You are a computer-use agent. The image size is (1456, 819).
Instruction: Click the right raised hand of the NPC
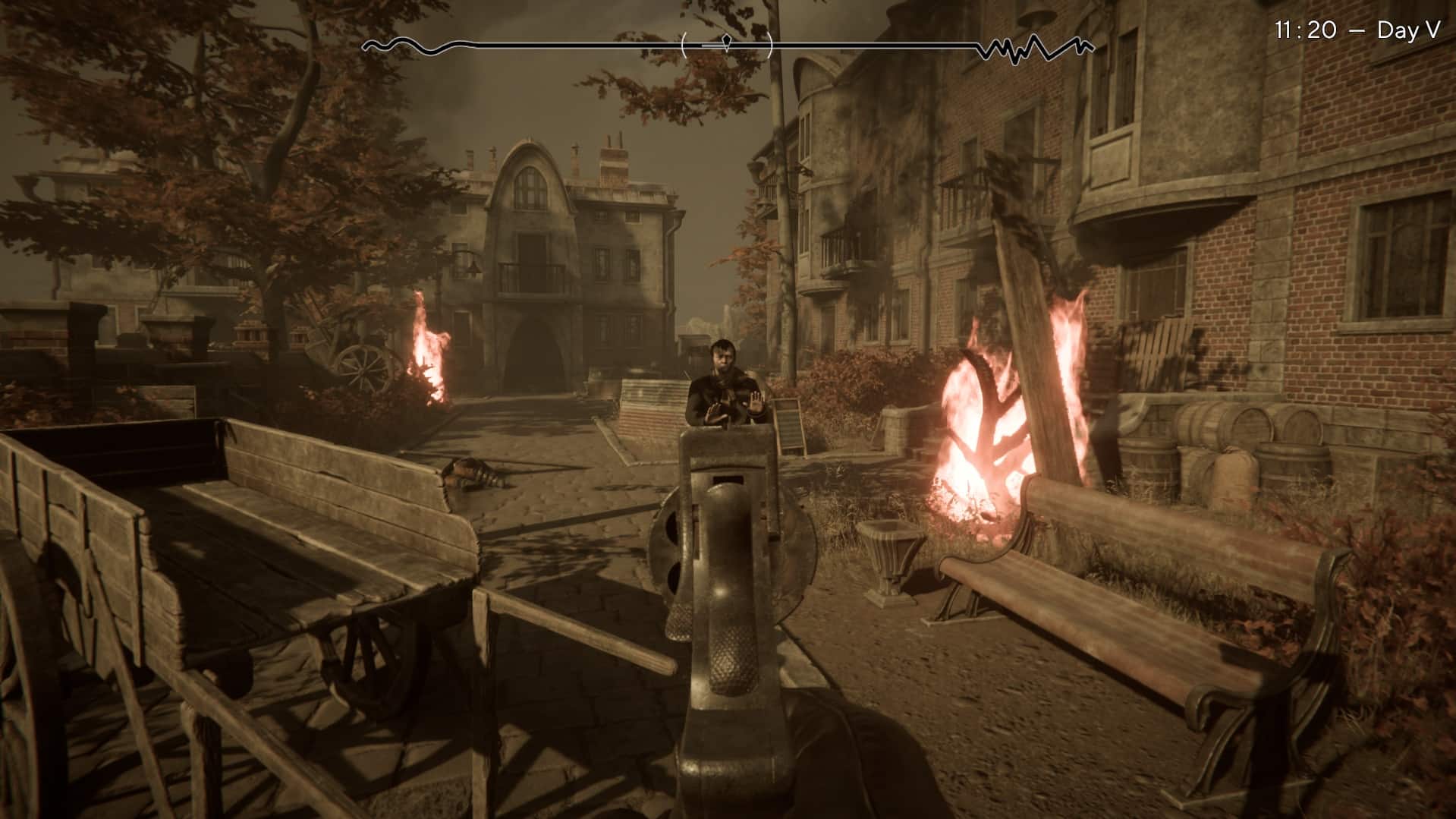tap(754, 402)
